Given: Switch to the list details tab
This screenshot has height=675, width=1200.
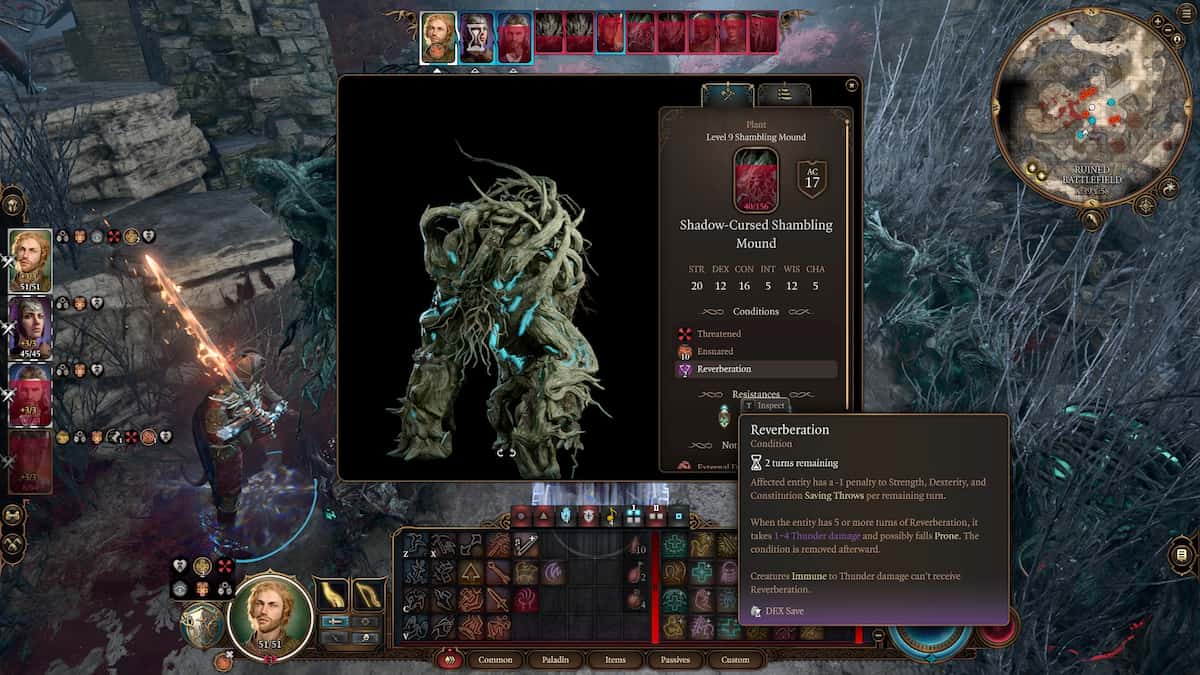Looking at the screenshot, I should [784, 95].
